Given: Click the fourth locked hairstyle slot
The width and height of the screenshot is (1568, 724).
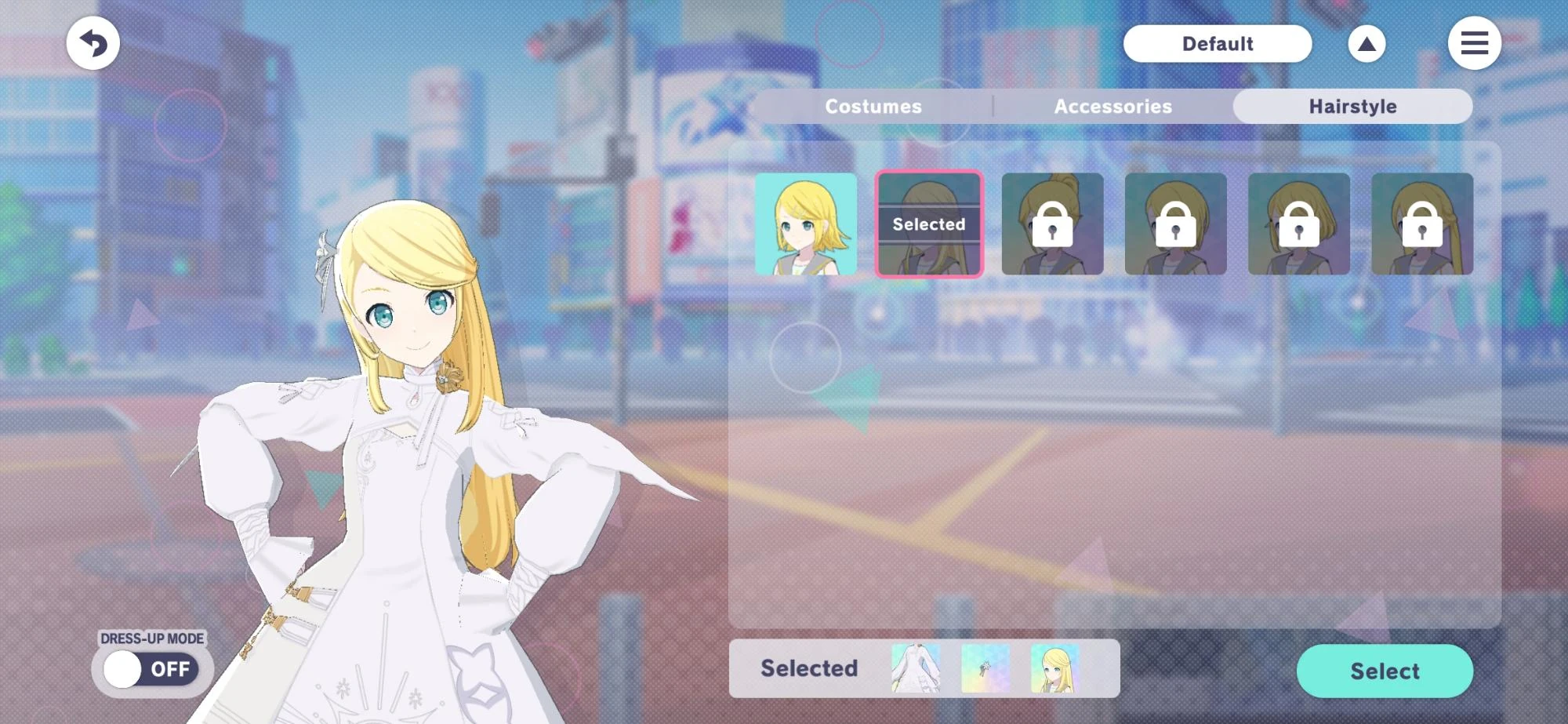Looking at the screenshot, I should pyautogui.click(x=1176, y=224).
